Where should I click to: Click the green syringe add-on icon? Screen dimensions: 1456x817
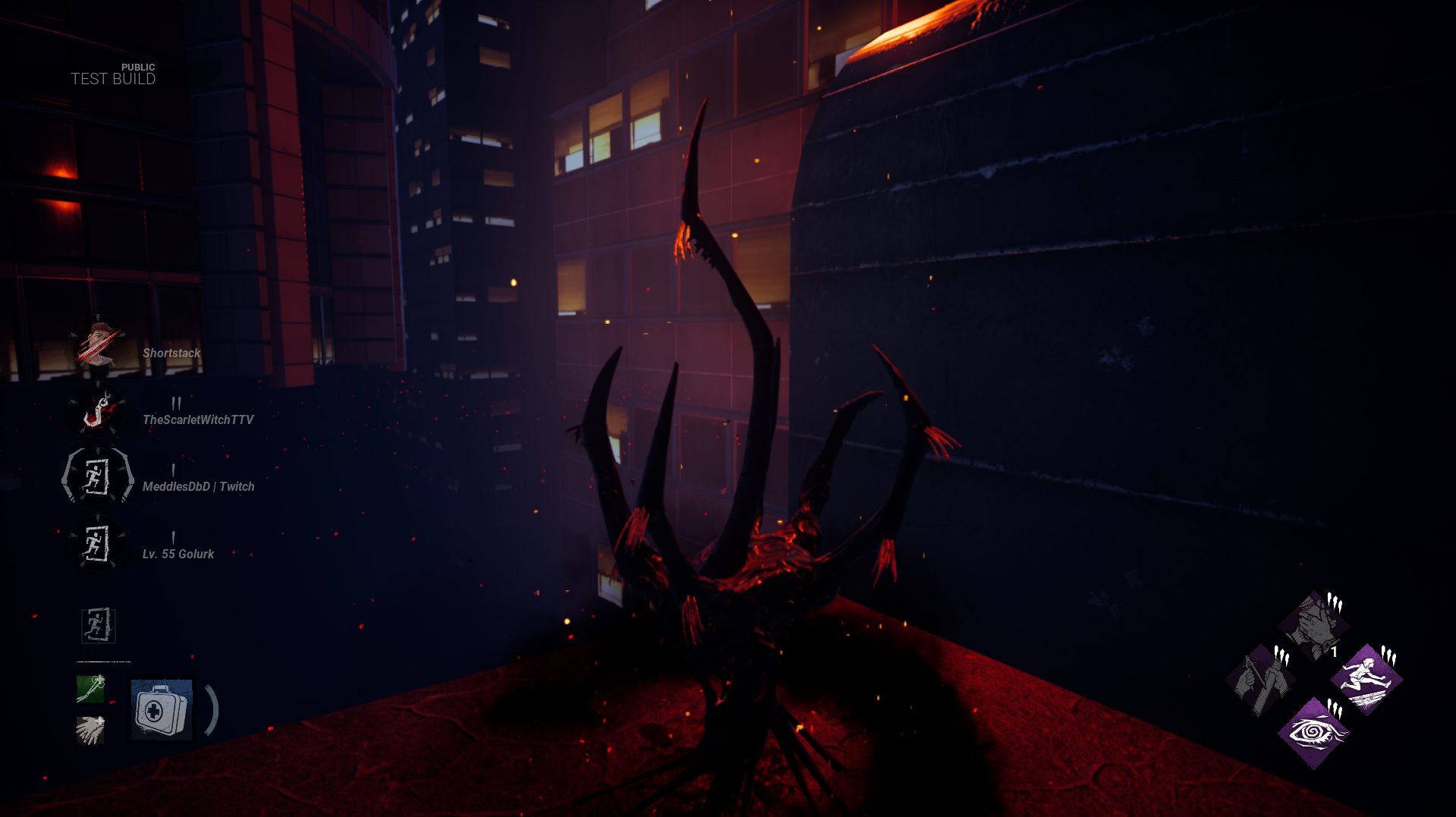(90, 689)
